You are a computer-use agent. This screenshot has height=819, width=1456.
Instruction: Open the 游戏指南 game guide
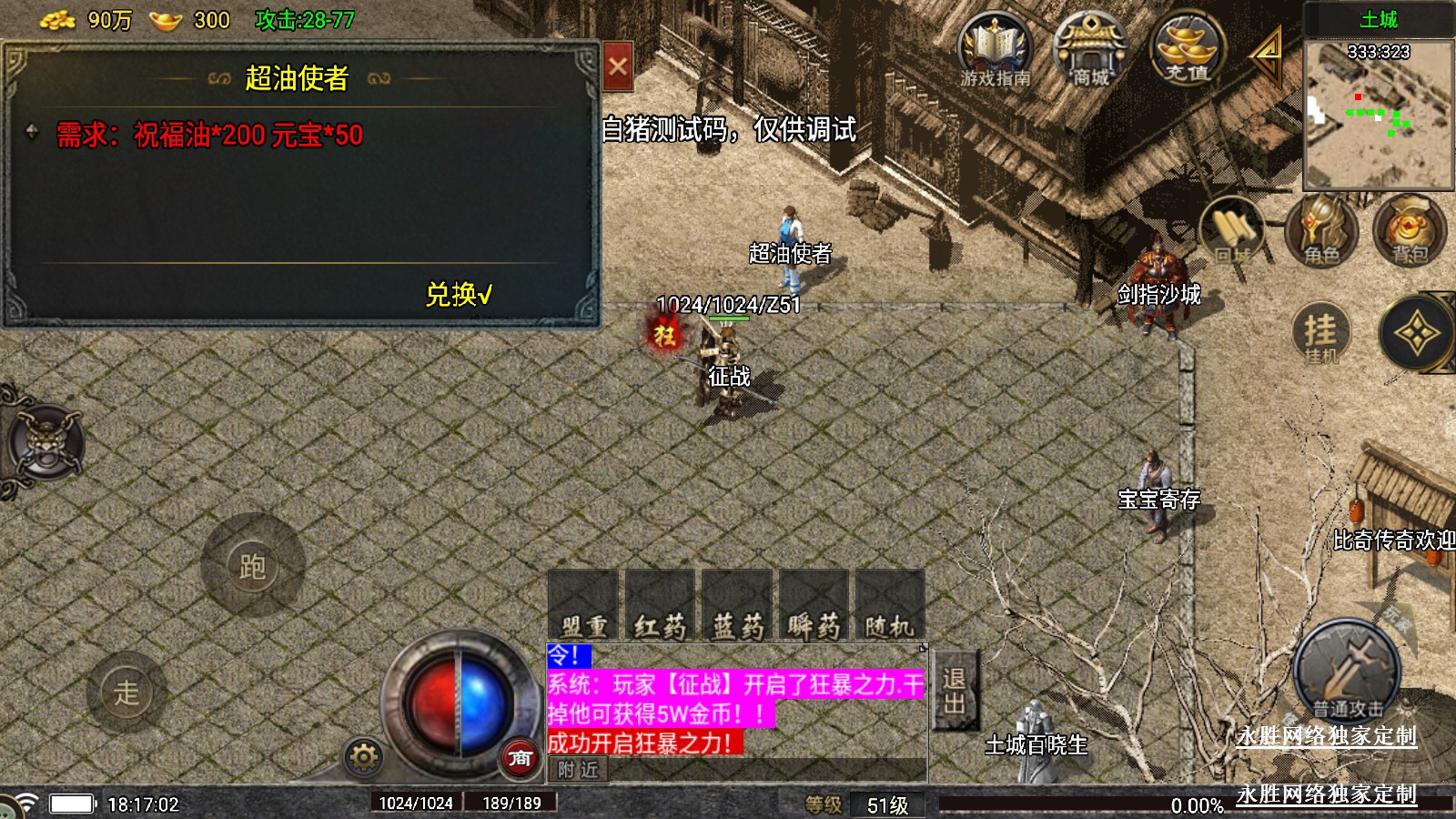click(995, 51)
